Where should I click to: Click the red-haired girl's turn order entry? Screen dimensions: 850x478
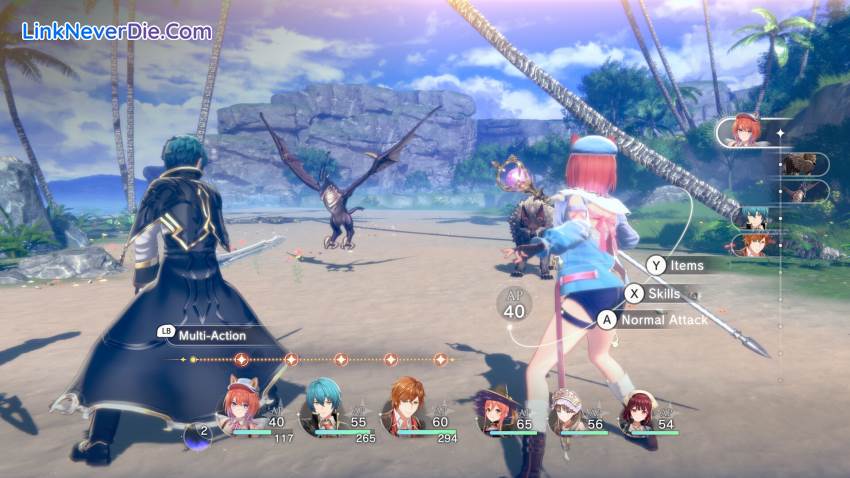[x=750, y=132]
